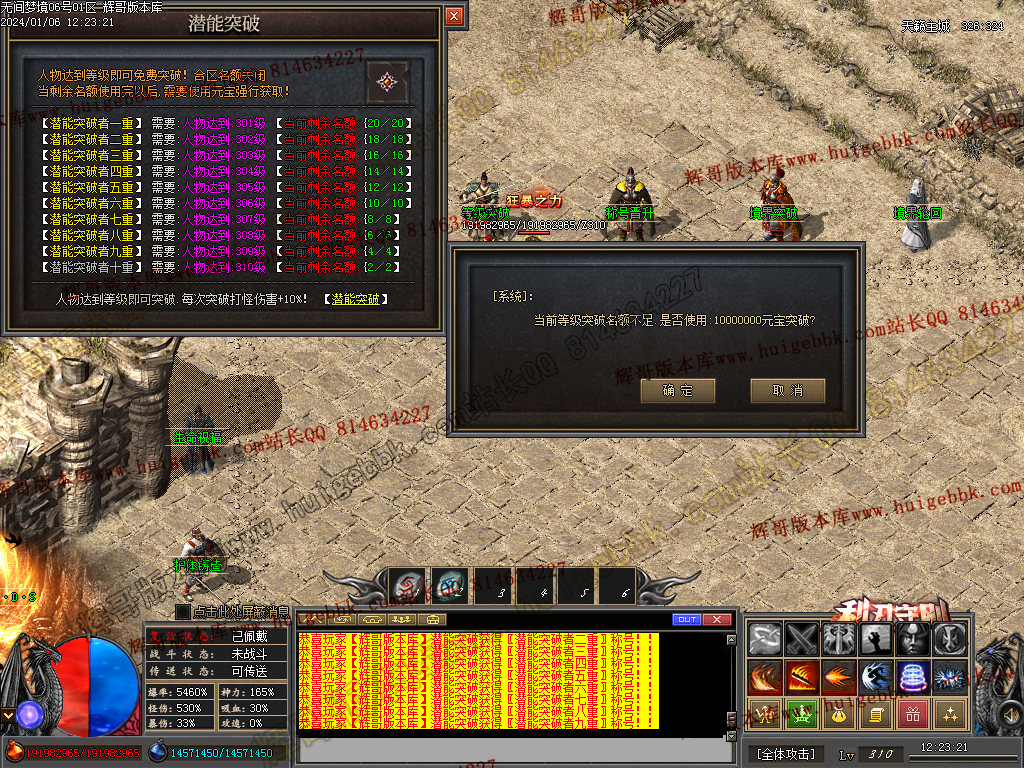Click the blue OUT button on chat

[x=687, y=620]
